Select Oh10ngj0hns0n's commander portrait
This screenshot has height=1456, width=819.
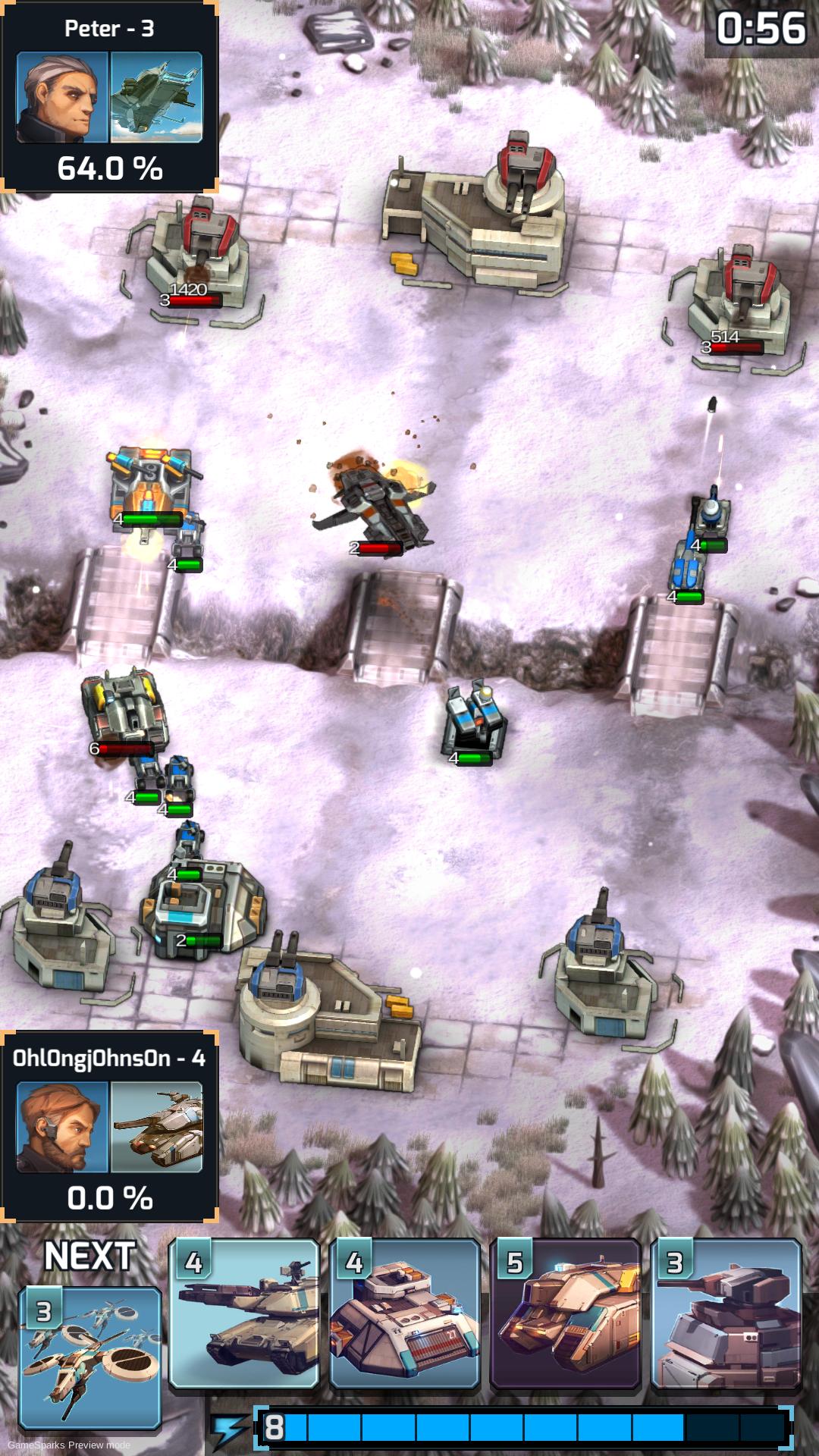coord(63,1126)
